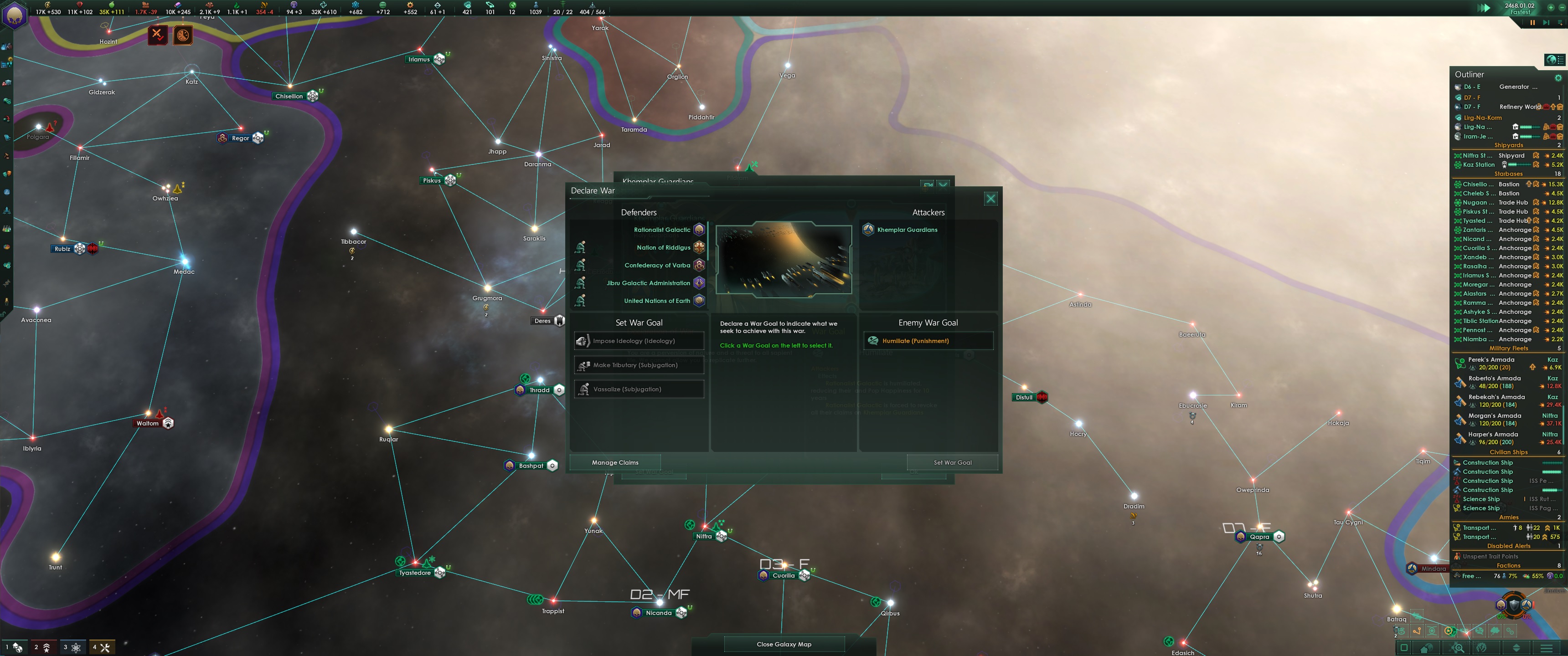1568x656 pixels.
Task: Click the energy credits icon in the top bar
Action: [x=47, y=5]
